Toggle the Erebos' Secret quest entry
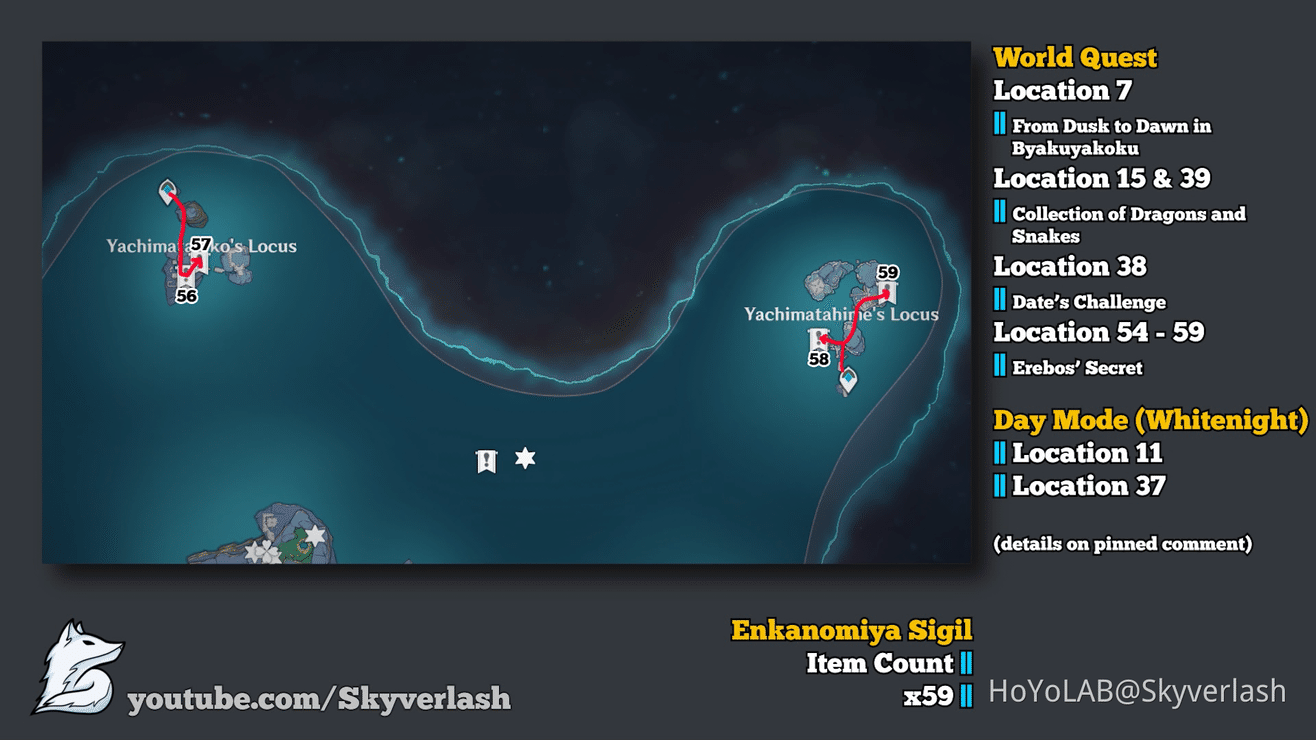 tap(1076, 367)
